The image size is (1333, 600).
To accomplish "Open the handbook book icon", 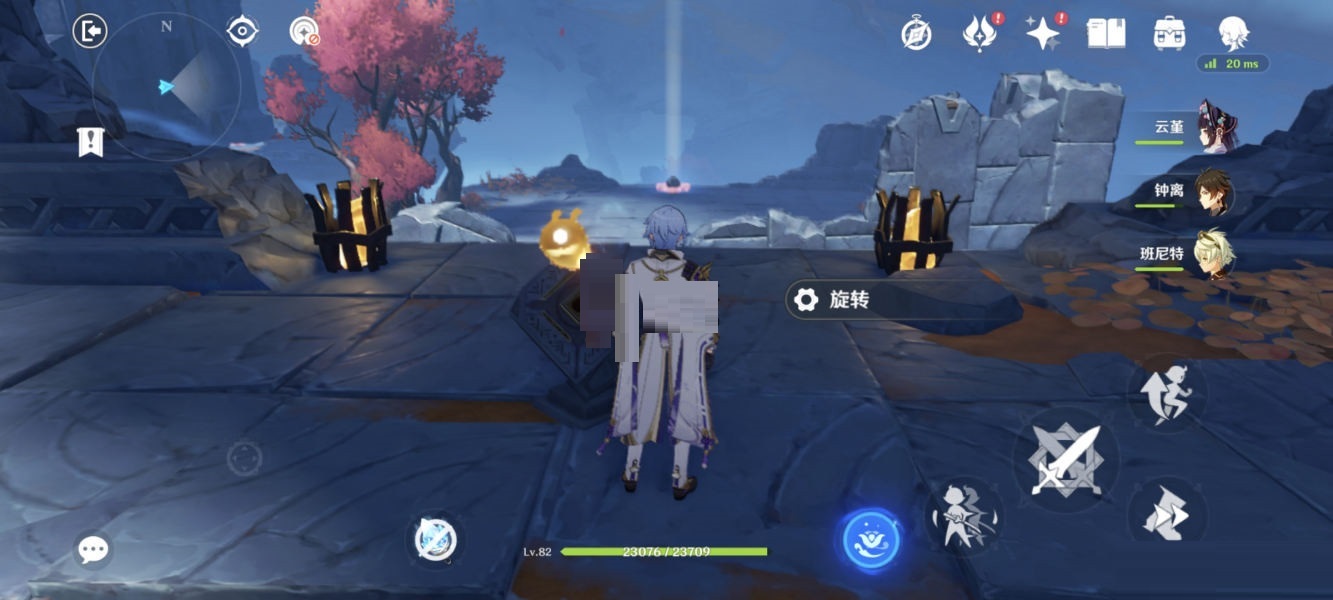I will (x=1106, y=34).
